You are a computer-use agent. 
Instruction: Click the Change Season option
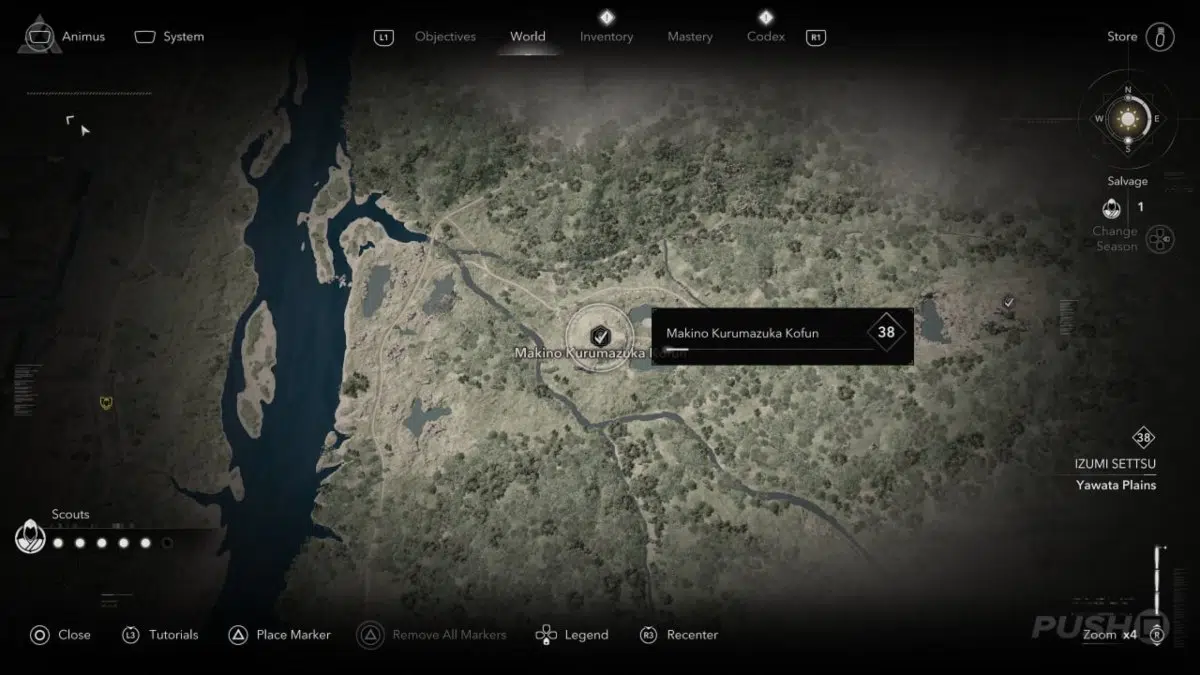tap(1159, 239)
